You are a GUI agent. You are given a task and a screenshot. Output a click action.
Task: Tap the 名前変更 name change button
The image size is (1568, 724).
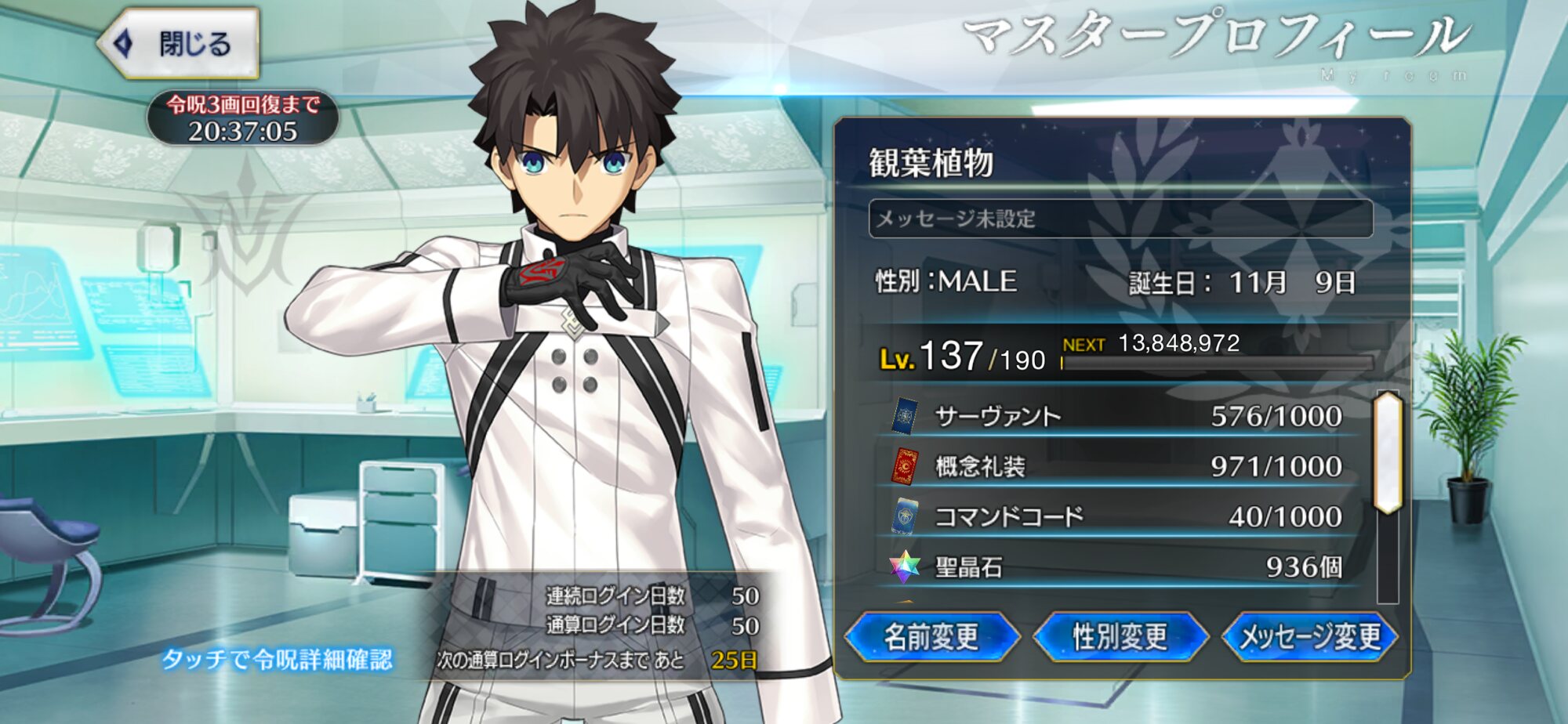tap(931, 636)
